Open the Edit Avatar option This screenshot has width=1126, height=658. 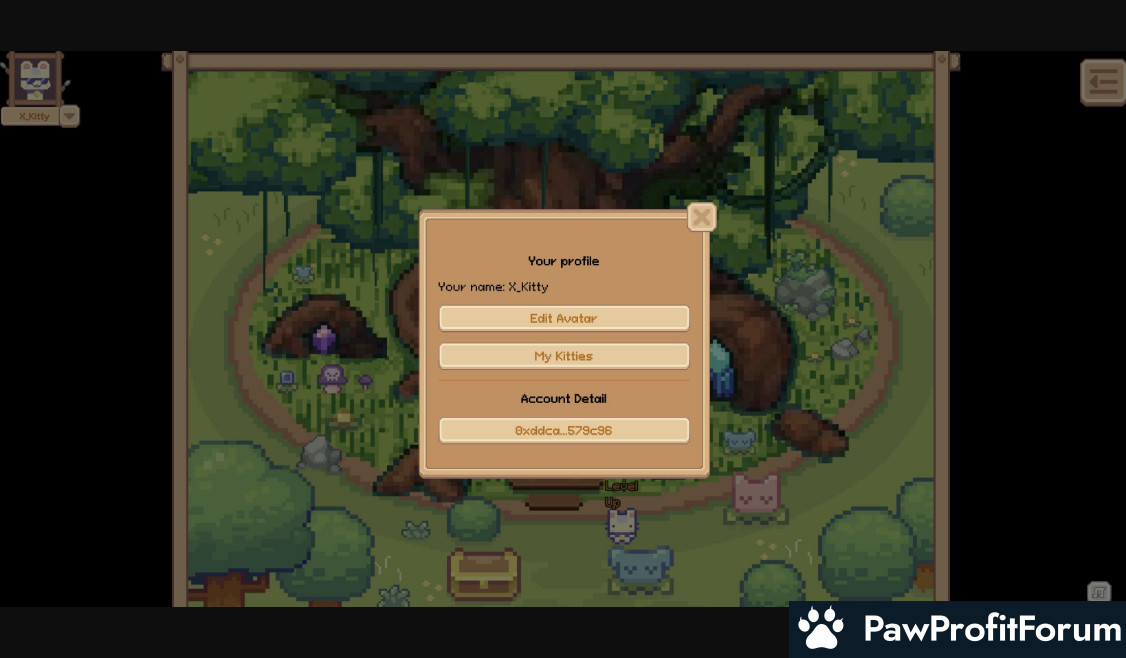click(564, 318)
